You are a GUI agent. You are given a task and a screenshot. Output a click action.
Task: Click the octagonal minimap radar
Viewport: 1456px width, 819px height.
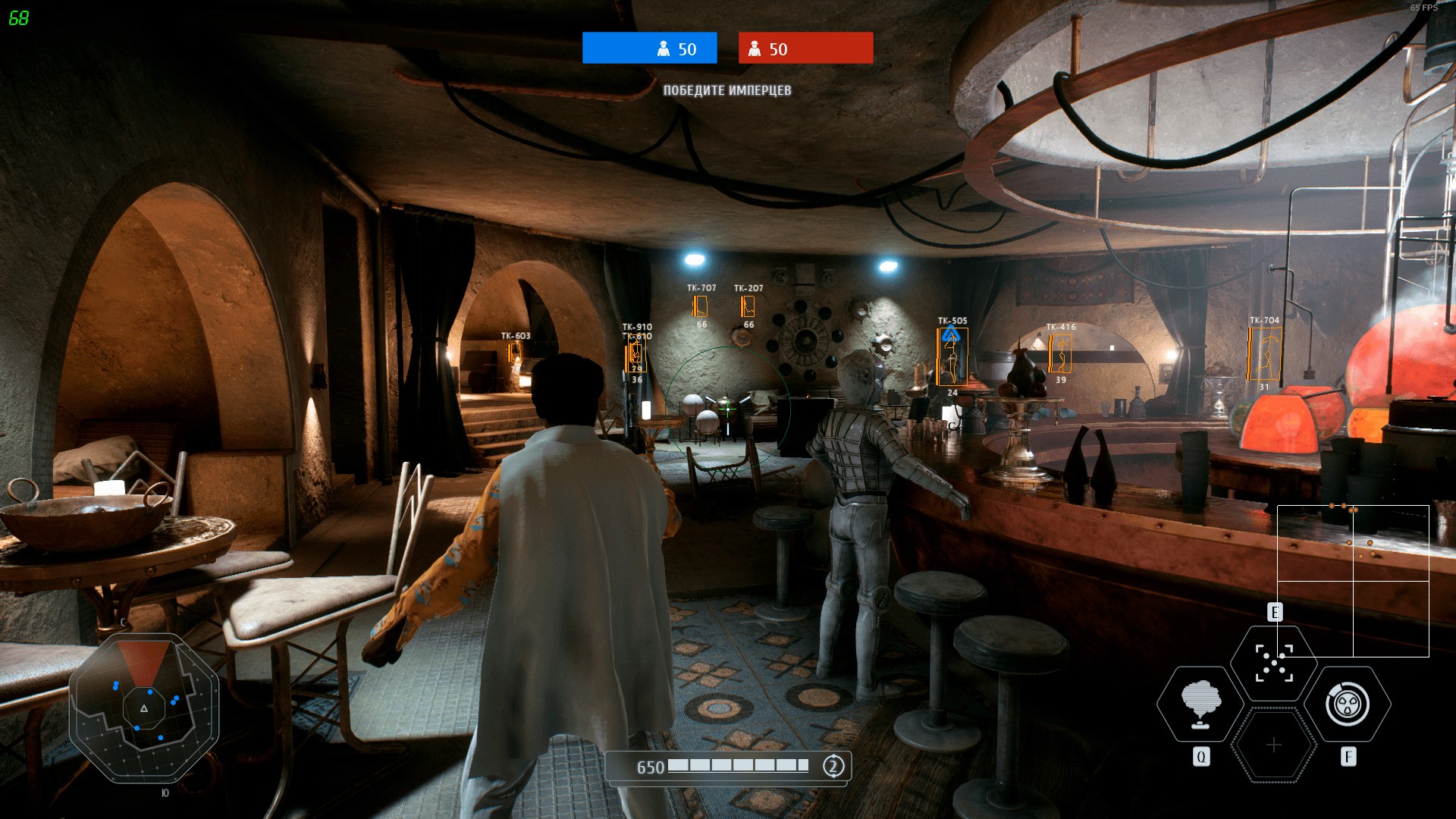(144, 708)
